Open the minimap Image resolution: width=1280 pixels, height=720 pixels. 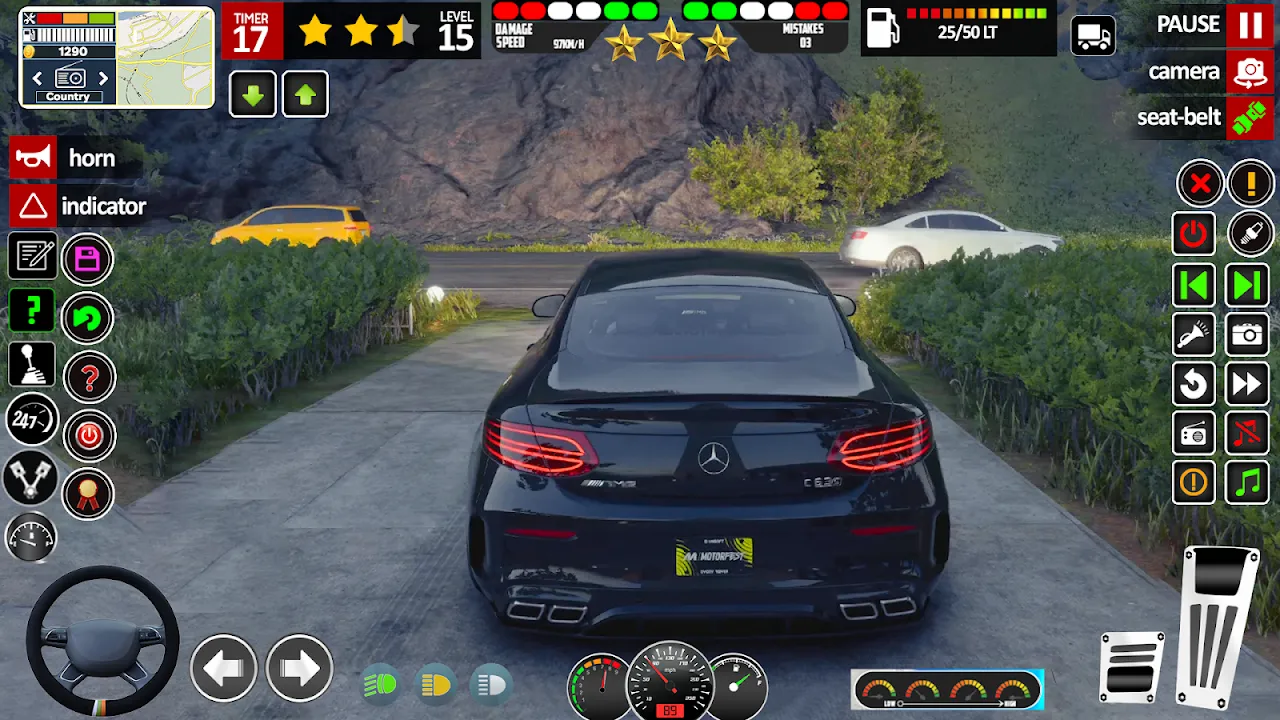pos(165,57)
